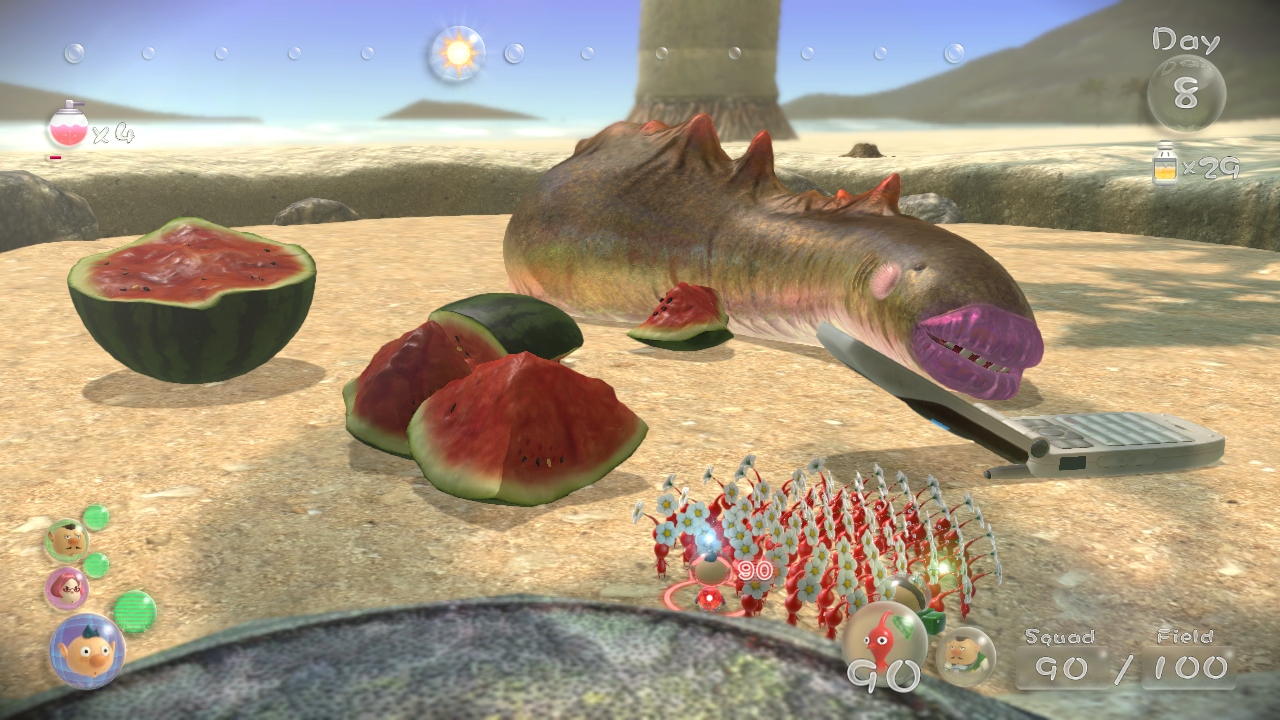
Task: Select Alph's blue leader portrait
Action: pos(87,650)
